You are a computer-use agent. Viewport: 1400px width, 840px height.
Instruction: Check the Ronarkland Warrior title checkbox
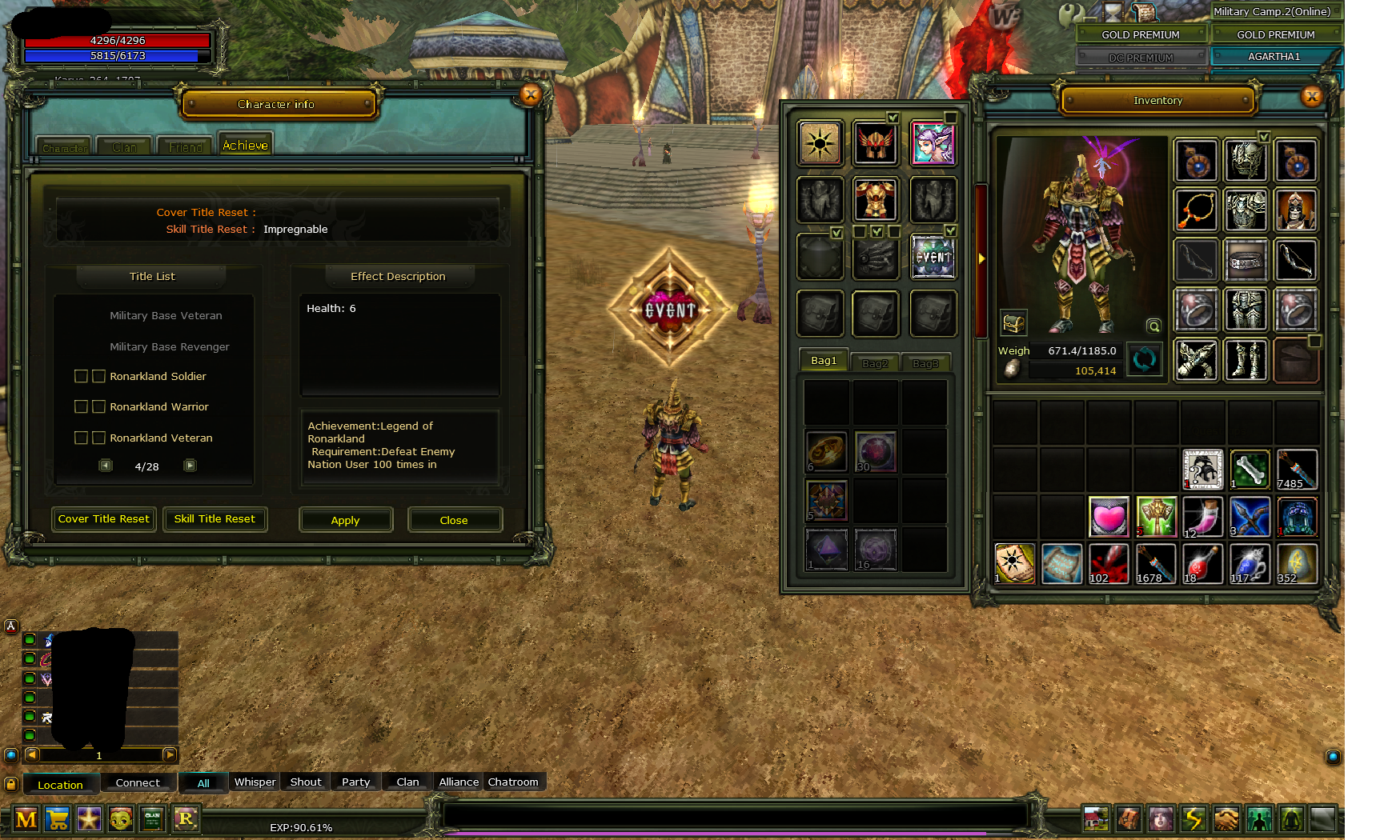click(x=81, y=406)
